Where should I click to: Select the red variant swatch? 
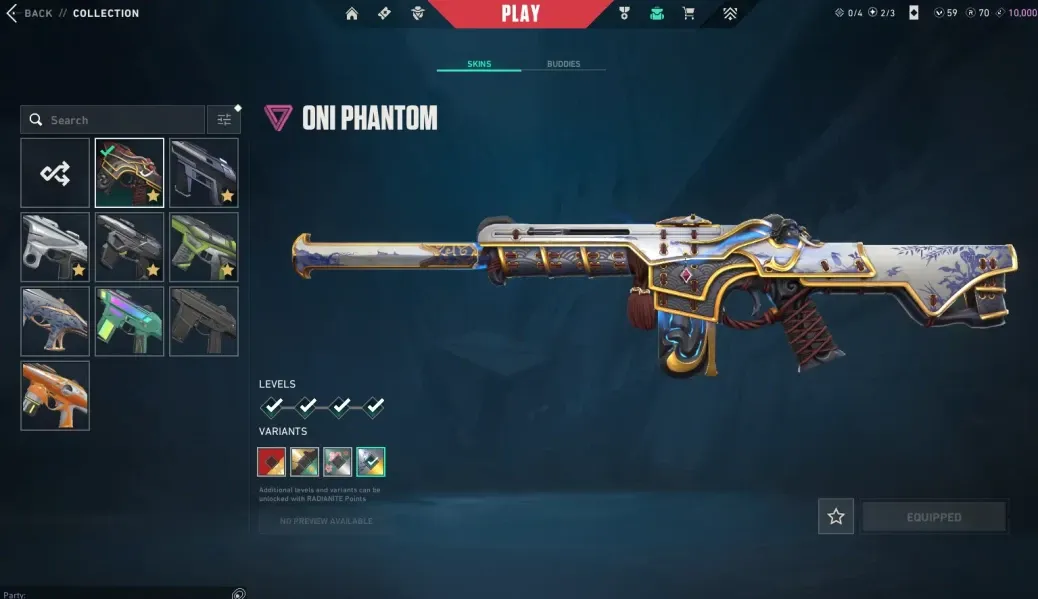[x=272, y=461]
